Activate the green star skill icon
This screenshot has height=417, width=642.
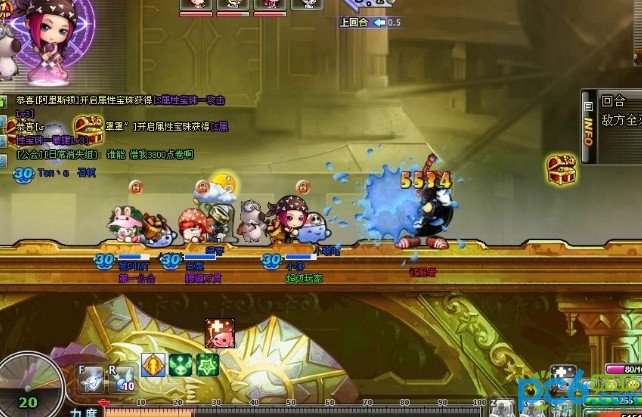207,365
